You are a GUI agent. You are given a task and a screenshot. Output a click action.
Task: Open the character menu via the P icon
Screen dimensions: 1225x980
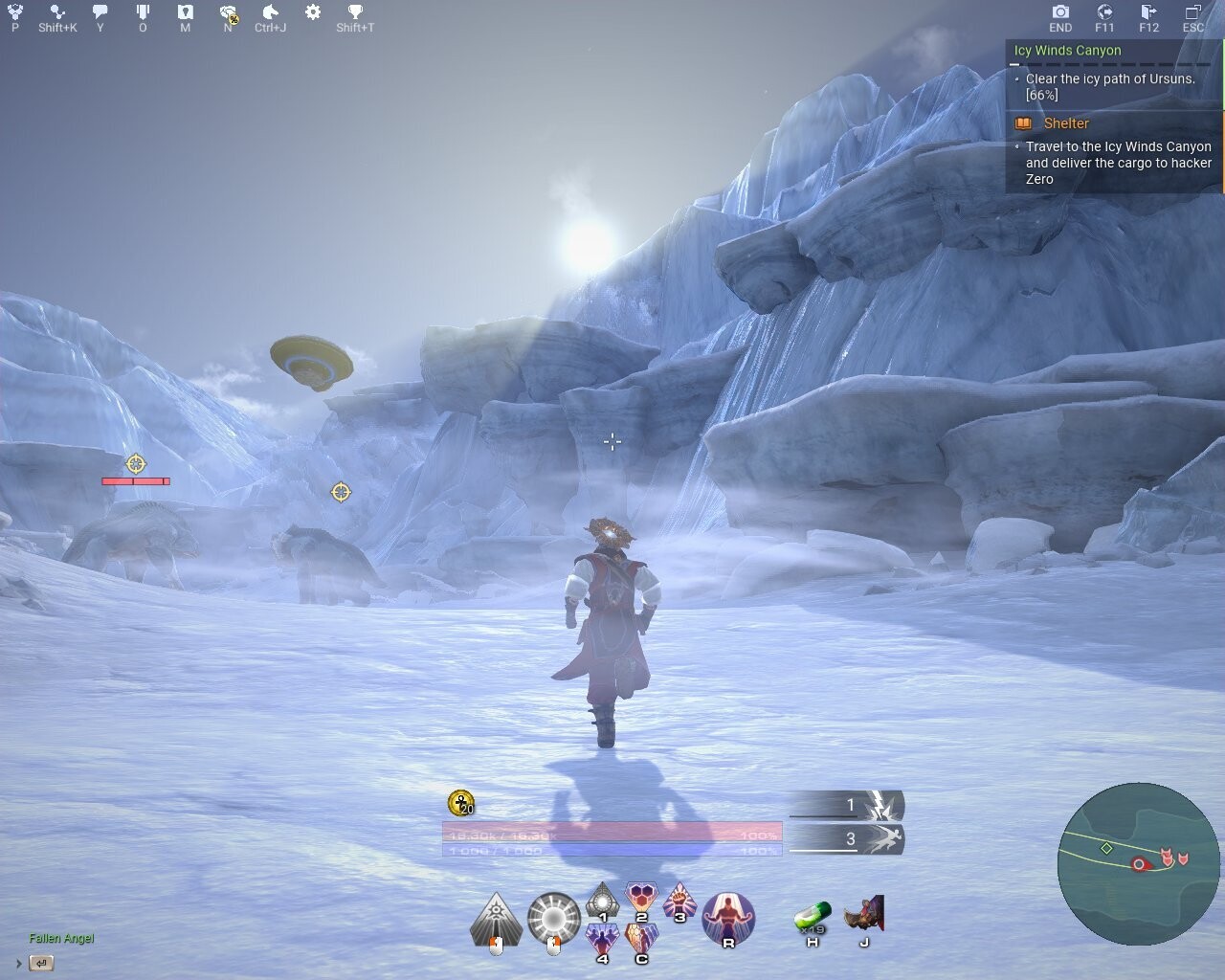click(x=13, y=12)
